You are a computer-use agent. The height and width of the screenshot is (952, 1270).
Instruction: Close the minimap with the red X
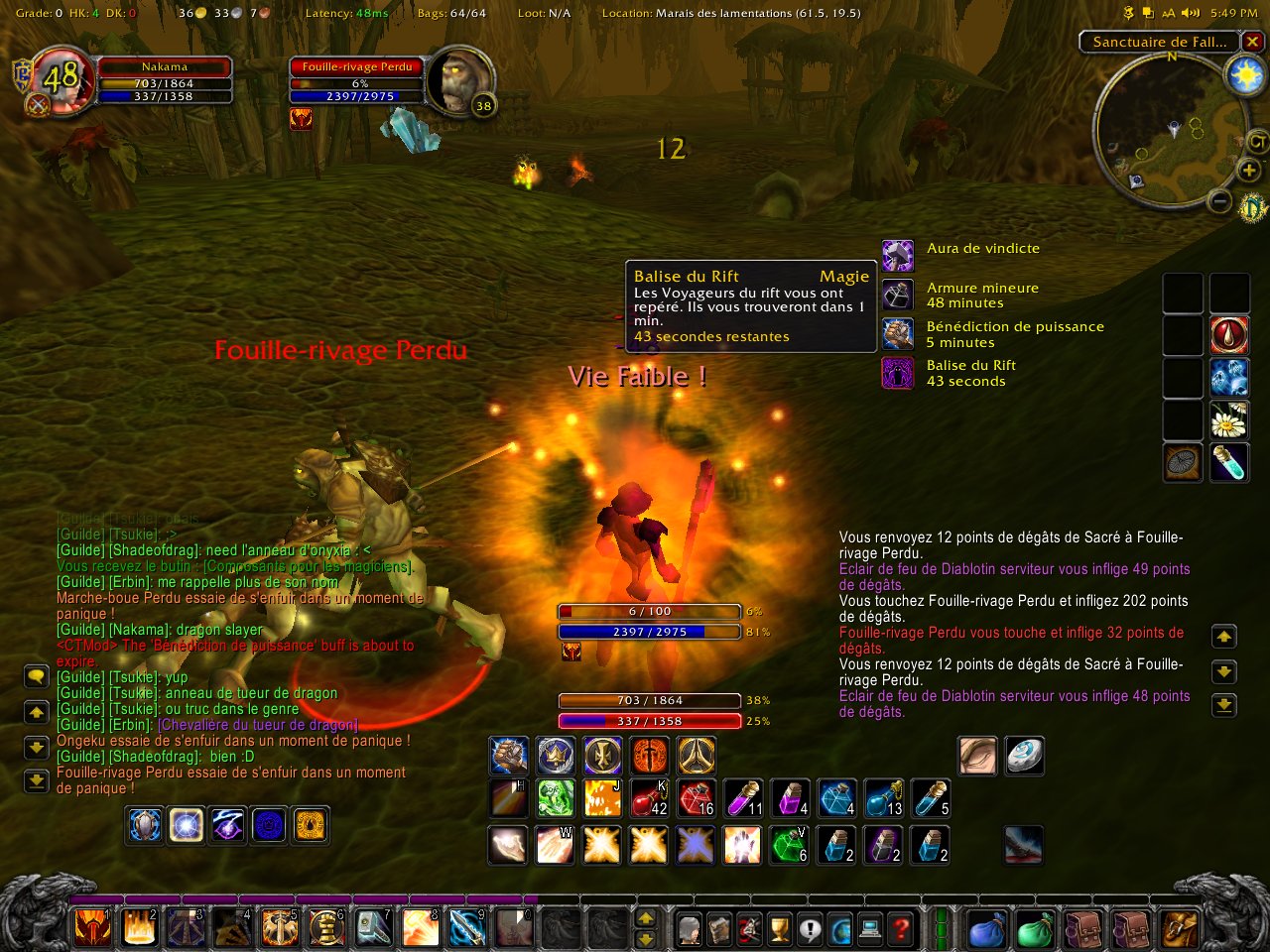click(x=1253, y=42)
